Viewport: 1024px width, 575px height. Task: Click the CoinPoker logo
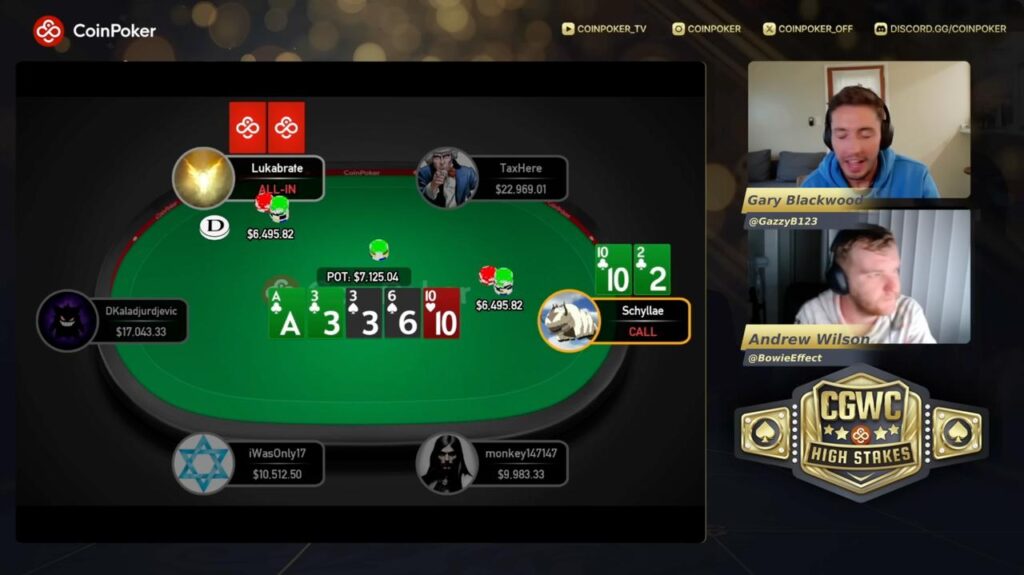click(x=94, y=30)
